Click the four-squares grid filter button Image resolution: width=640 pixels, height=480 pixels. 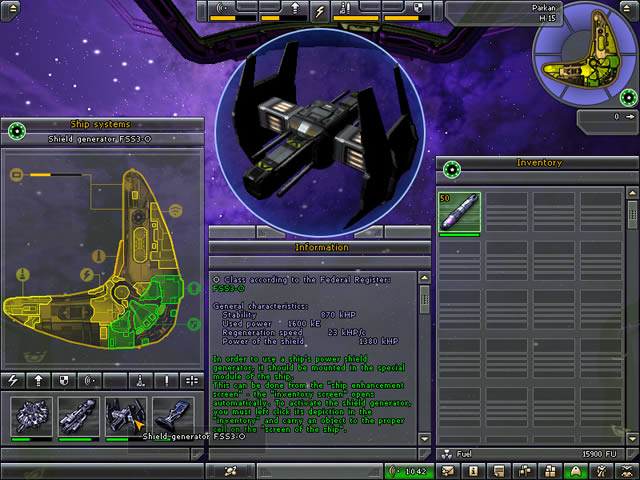[x=191, y=380]
